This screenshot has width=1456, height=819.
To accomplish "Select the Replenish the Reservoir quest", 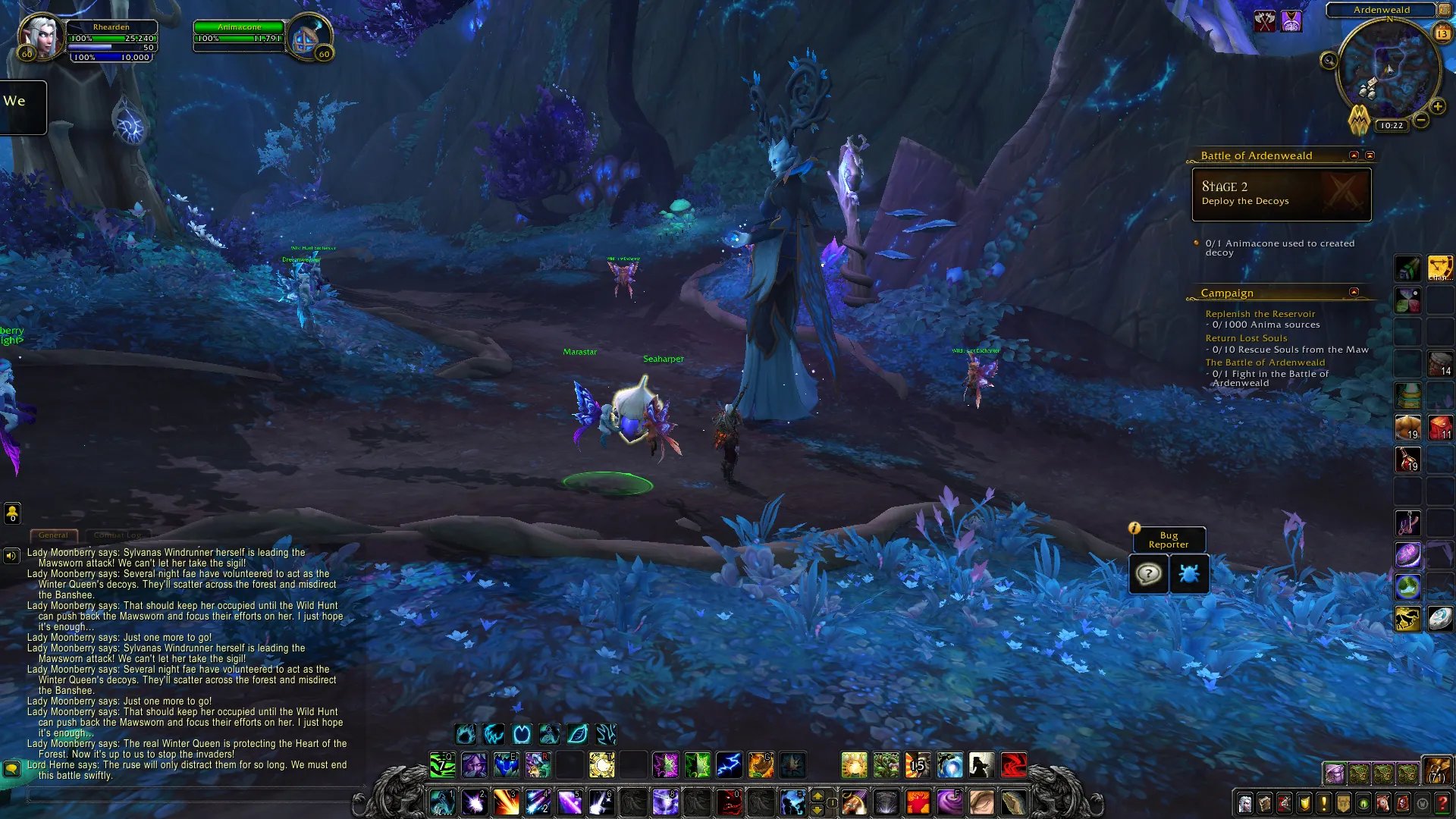I will pos(1260,314).
